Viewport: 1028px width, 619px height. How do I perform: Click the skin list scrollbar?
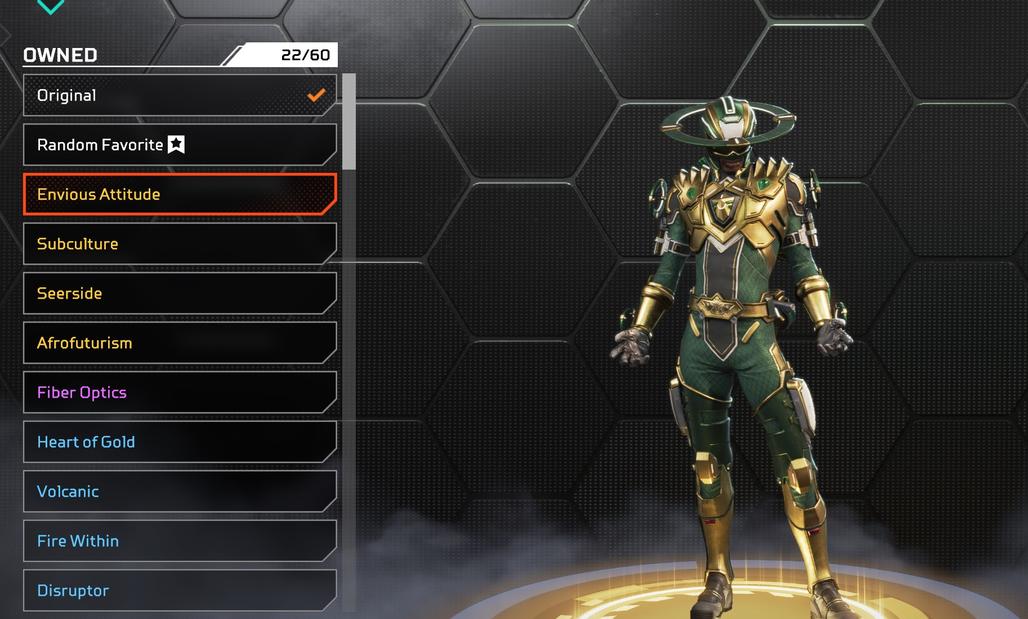(x=349, y=120)
